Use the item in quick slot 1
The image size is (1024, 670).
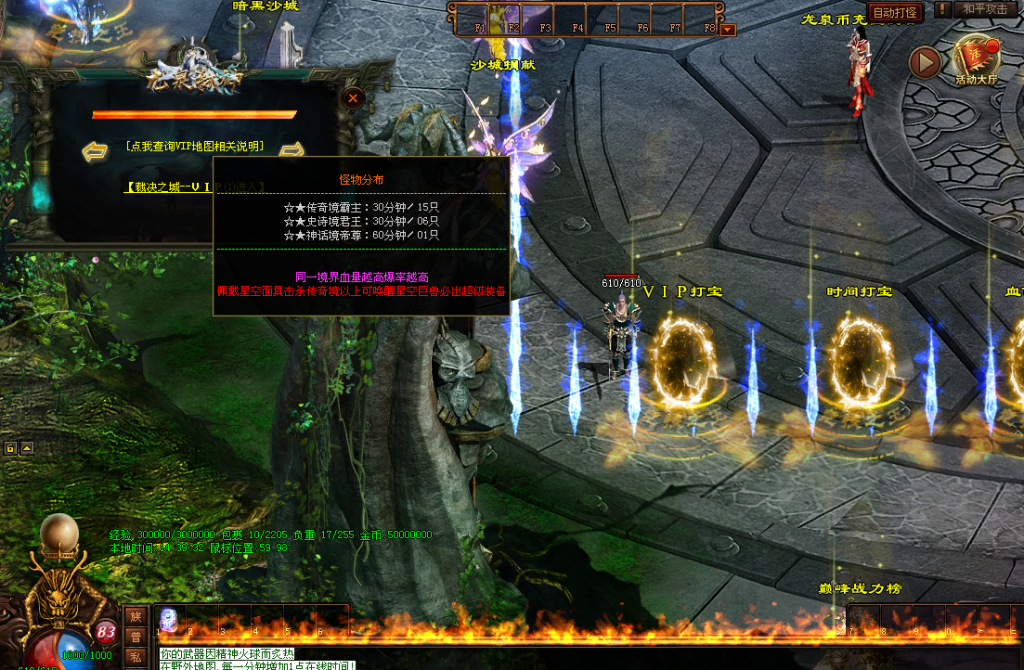pos(168,619)
